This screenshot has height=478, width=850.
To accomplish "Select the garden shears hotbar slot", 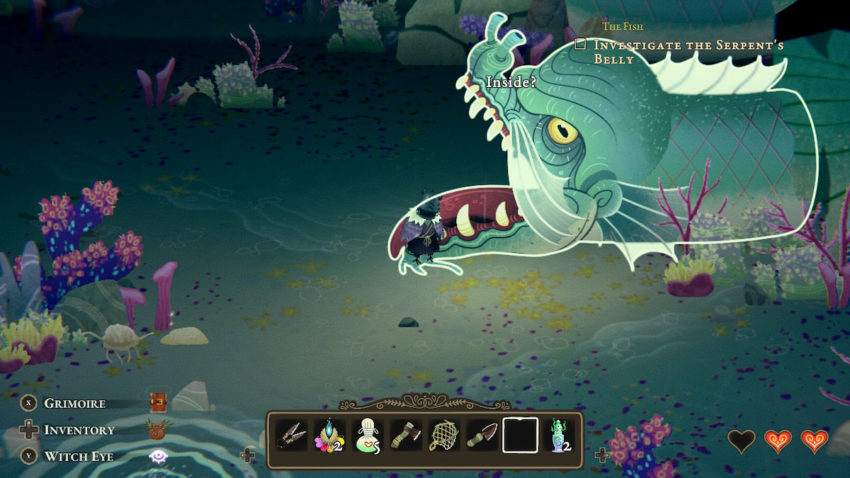I will 292,436.
